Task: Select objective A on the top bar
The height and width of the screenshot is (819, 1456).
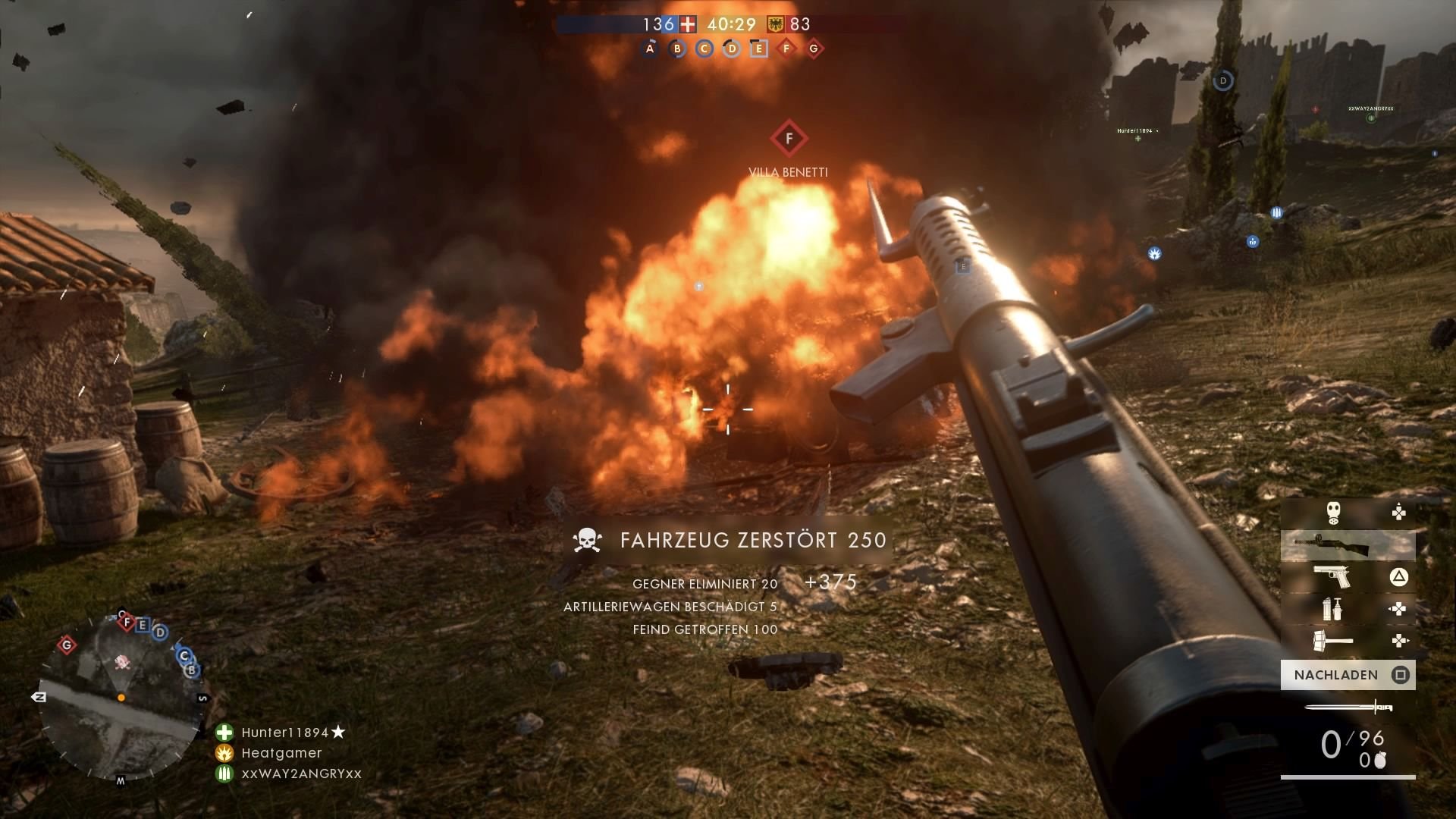Action: 648,48
